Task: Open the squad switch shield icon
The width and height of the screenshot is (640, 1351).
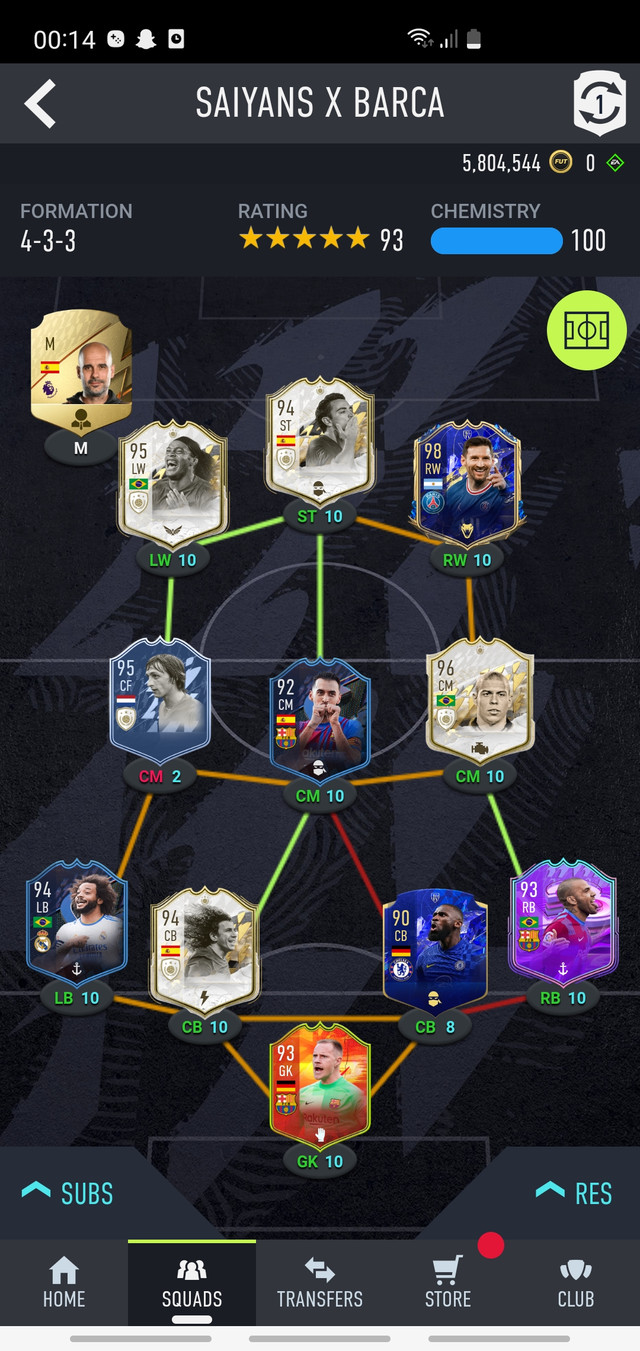Action: (599, 103)
